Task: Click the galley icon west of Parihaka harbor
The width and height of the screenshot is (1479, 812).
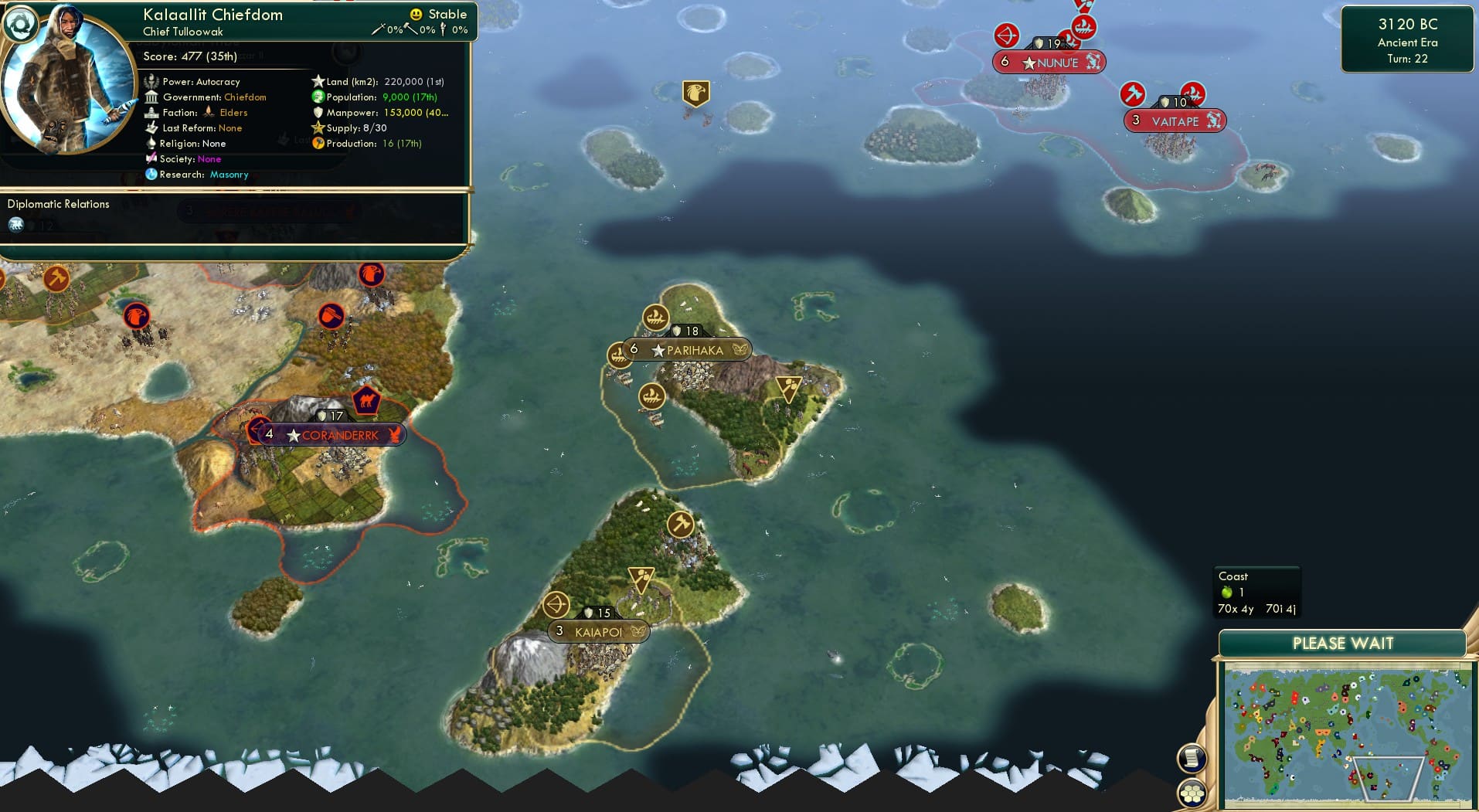Action: [618, 356]
